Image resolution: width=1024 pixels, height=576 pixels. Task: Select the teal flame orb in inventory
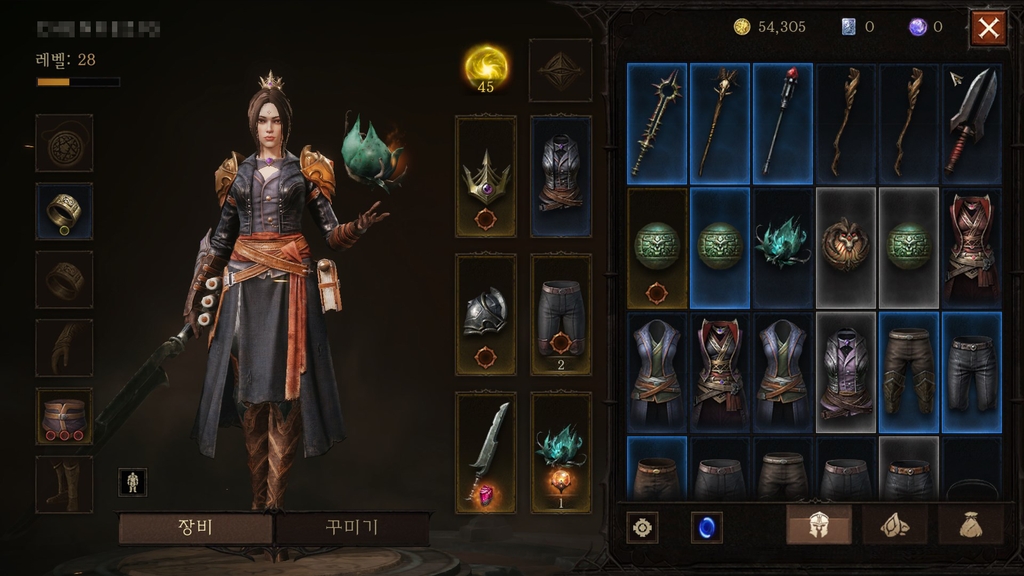point(783,247)
